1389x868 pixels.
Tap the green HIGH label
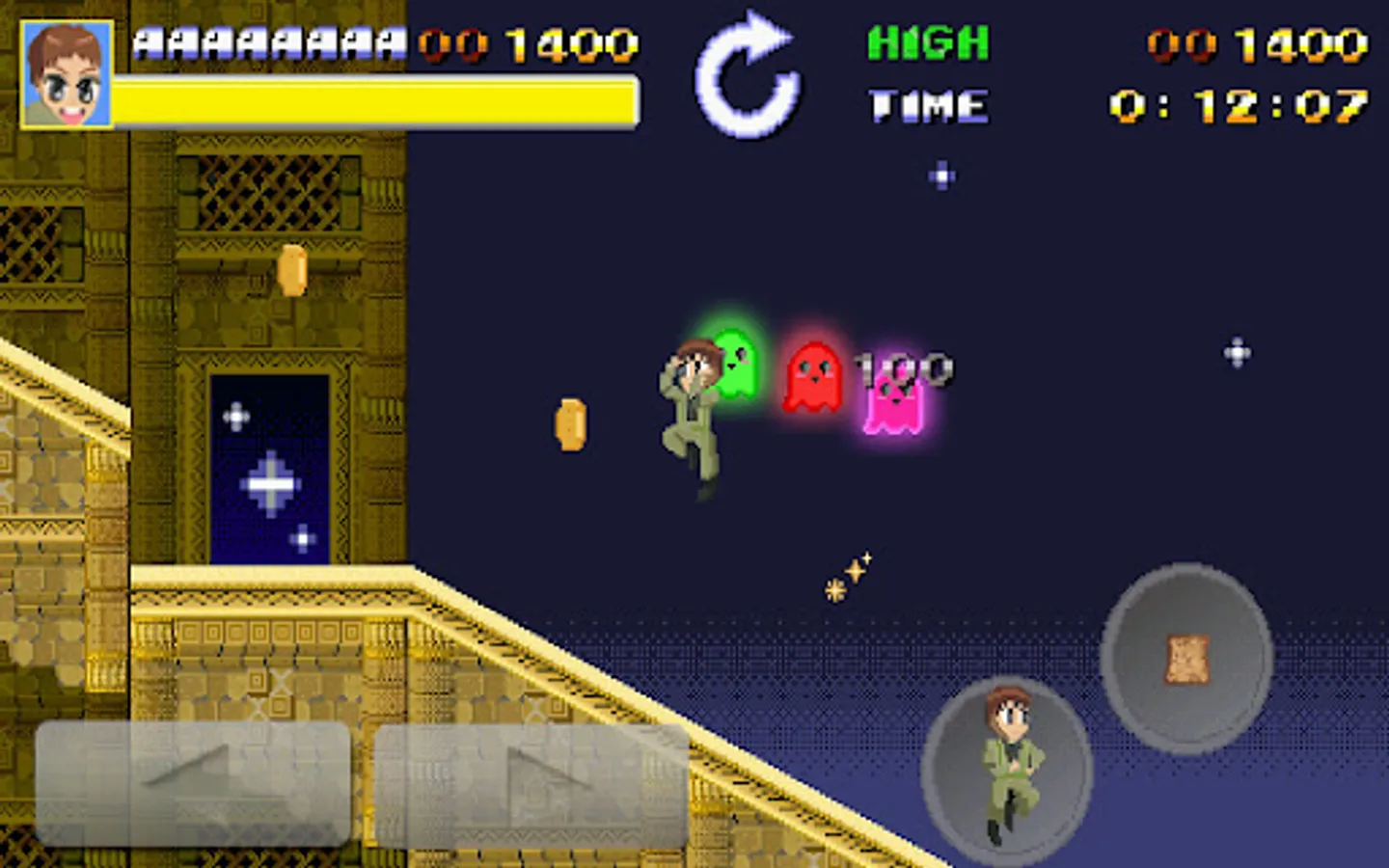pyautogui.click(x=926, y=41)
